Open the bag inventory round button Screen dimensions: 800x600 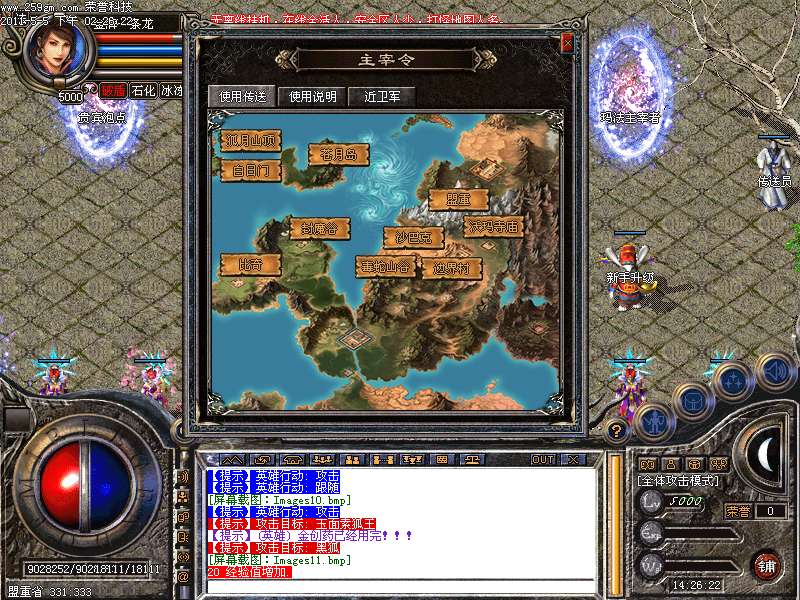(x=692, y=401)
